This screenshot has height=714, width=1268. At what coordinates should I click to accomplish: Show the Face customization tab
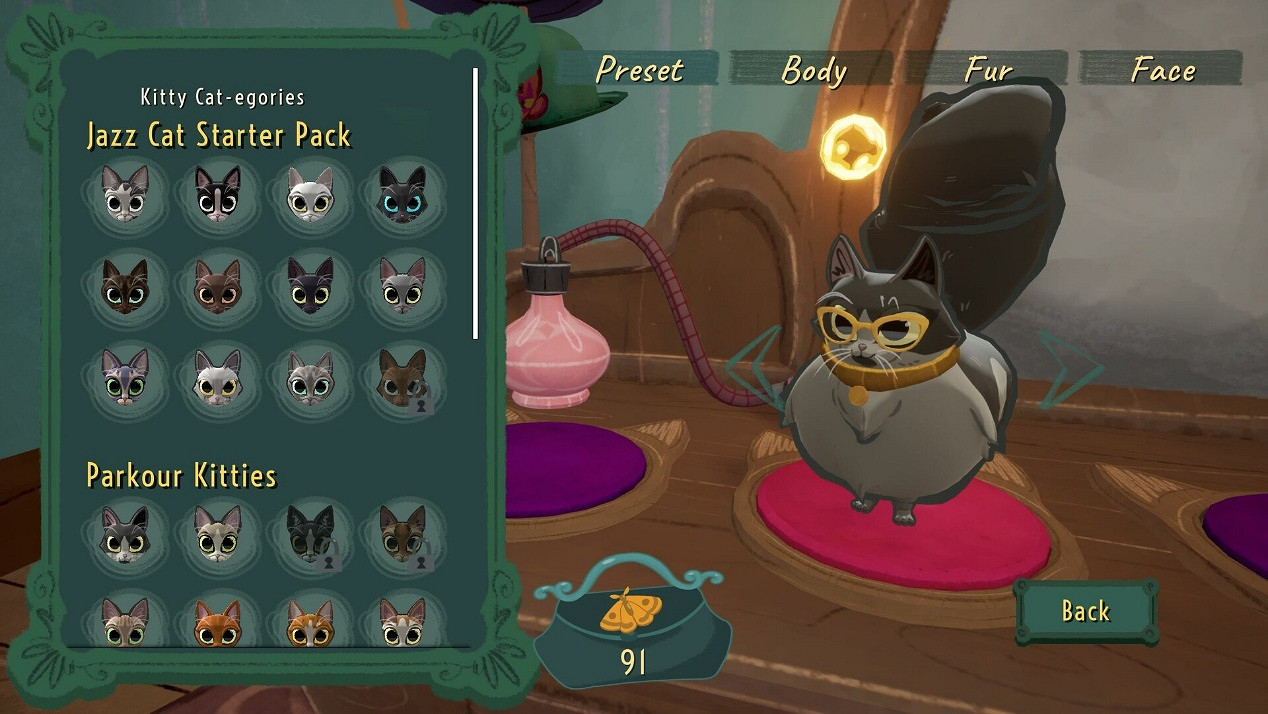pos(1162,69)
